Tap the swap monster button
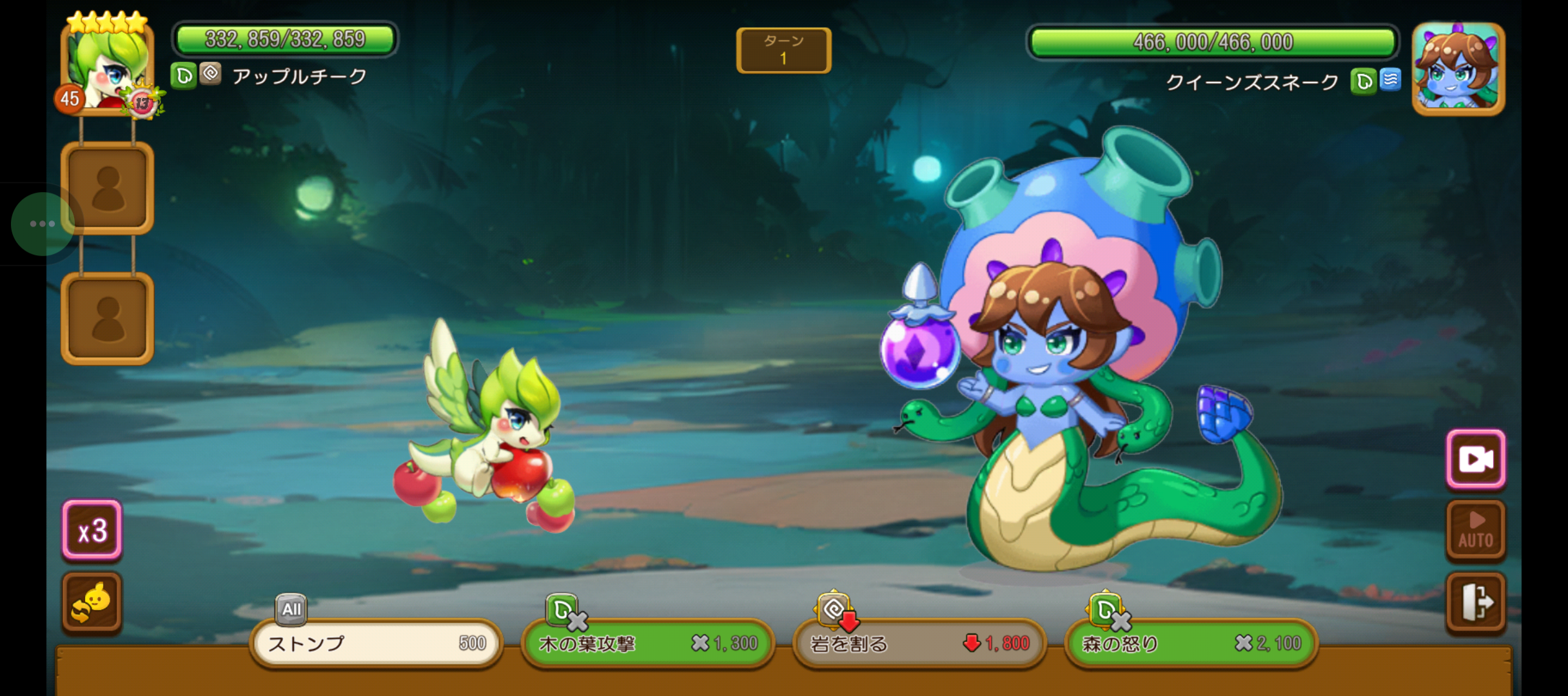This screenshot has width=1568, height=696. coord(92,602)
